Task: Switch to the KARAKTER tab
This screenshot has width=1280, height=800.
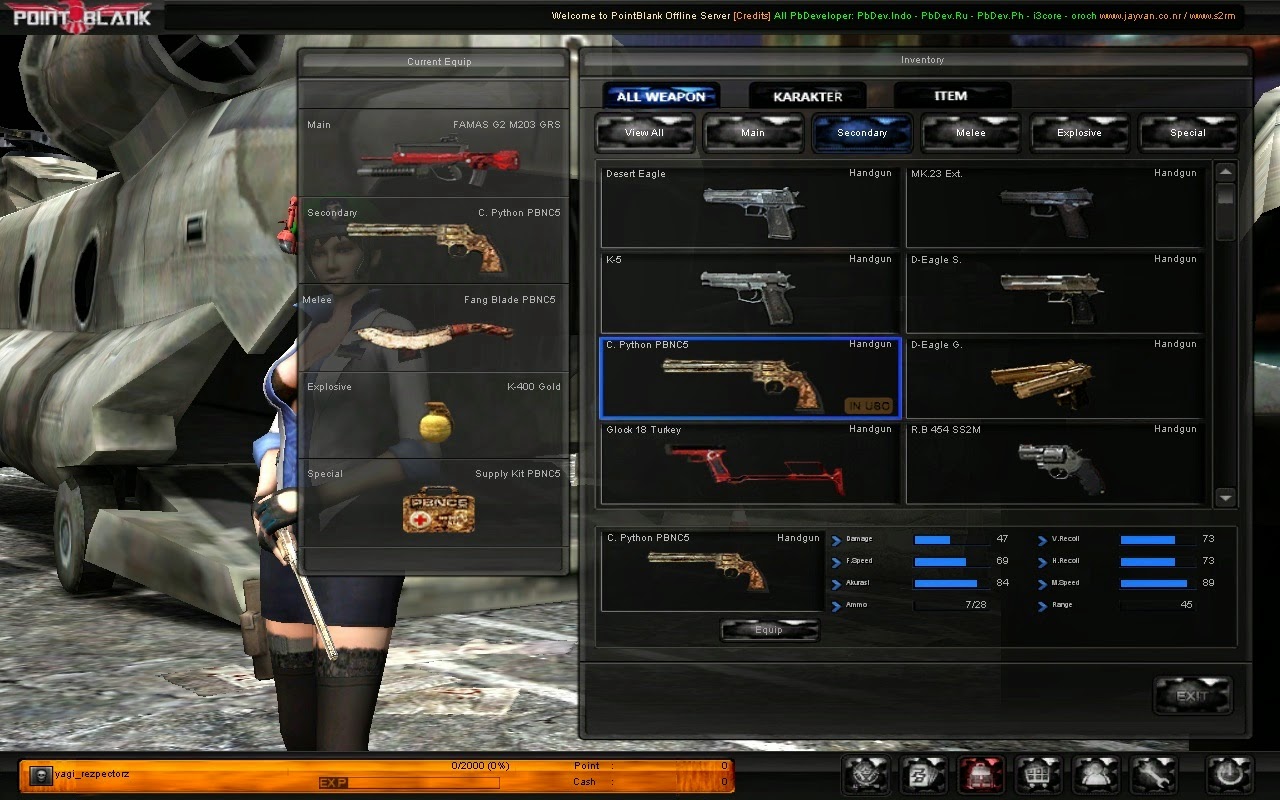Action: (808, 95)
